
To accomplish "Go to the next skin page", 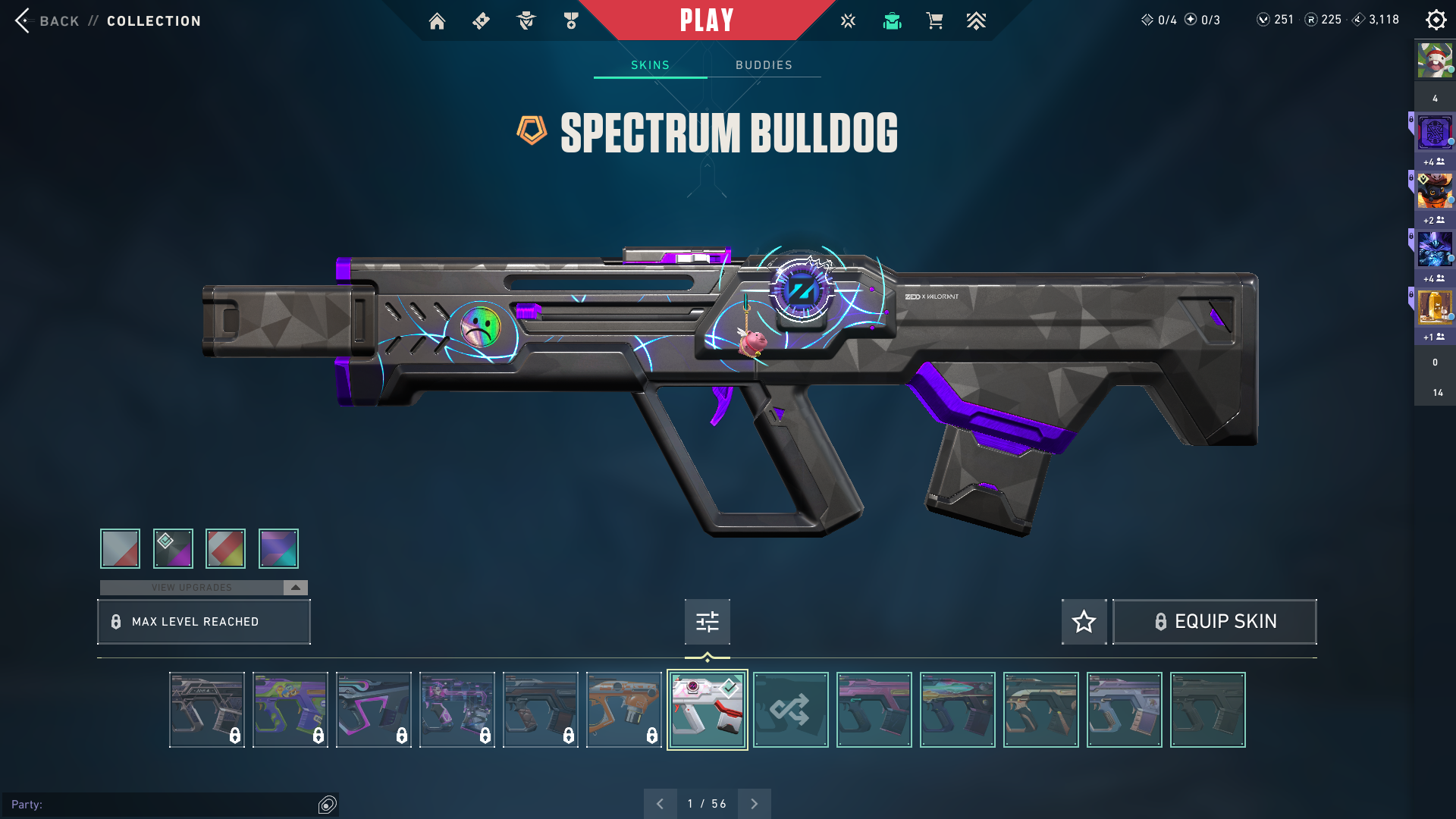I will (754, 804).
